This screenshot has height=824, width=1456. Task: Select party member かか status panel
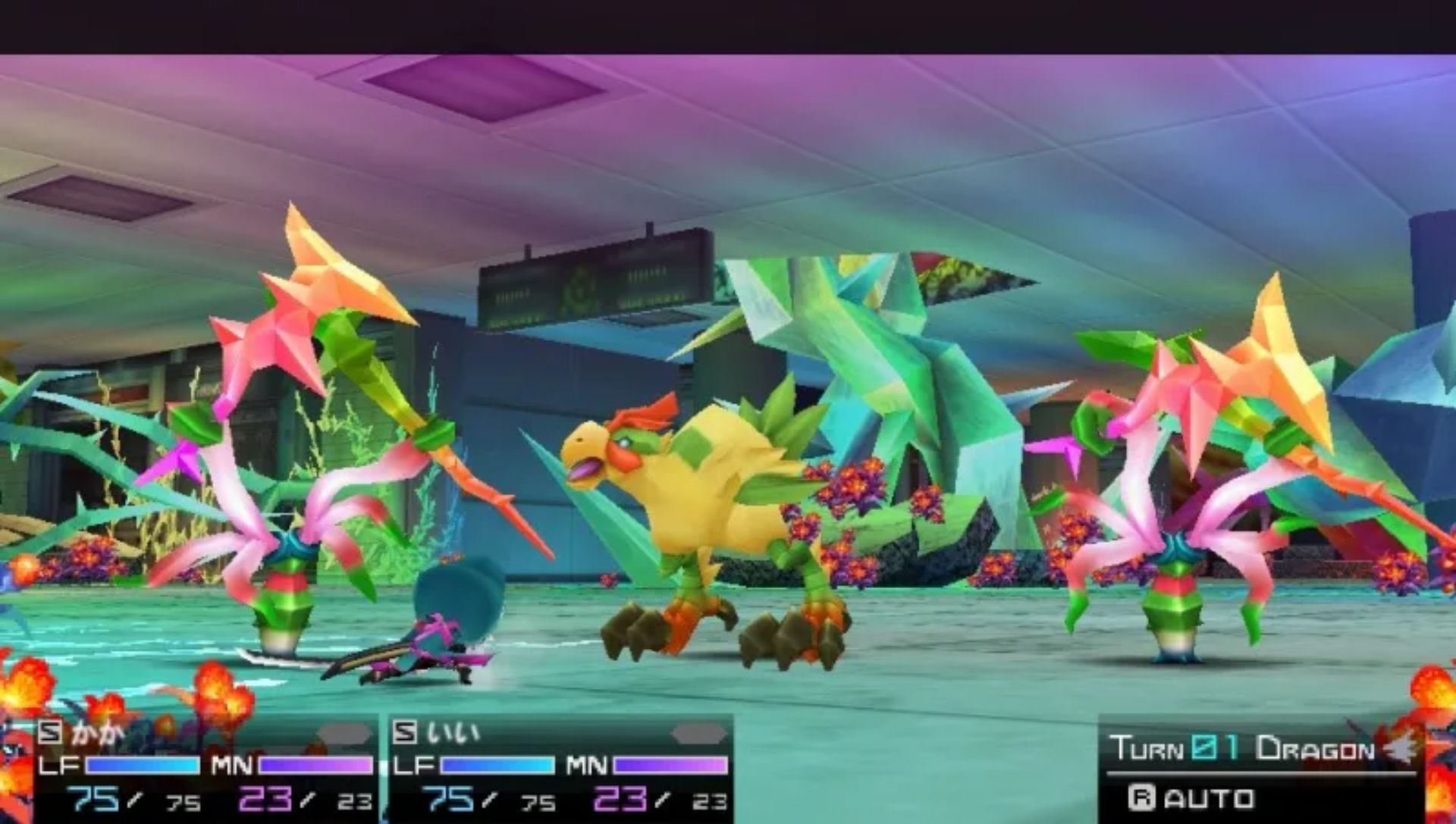(x=205, y=767)
